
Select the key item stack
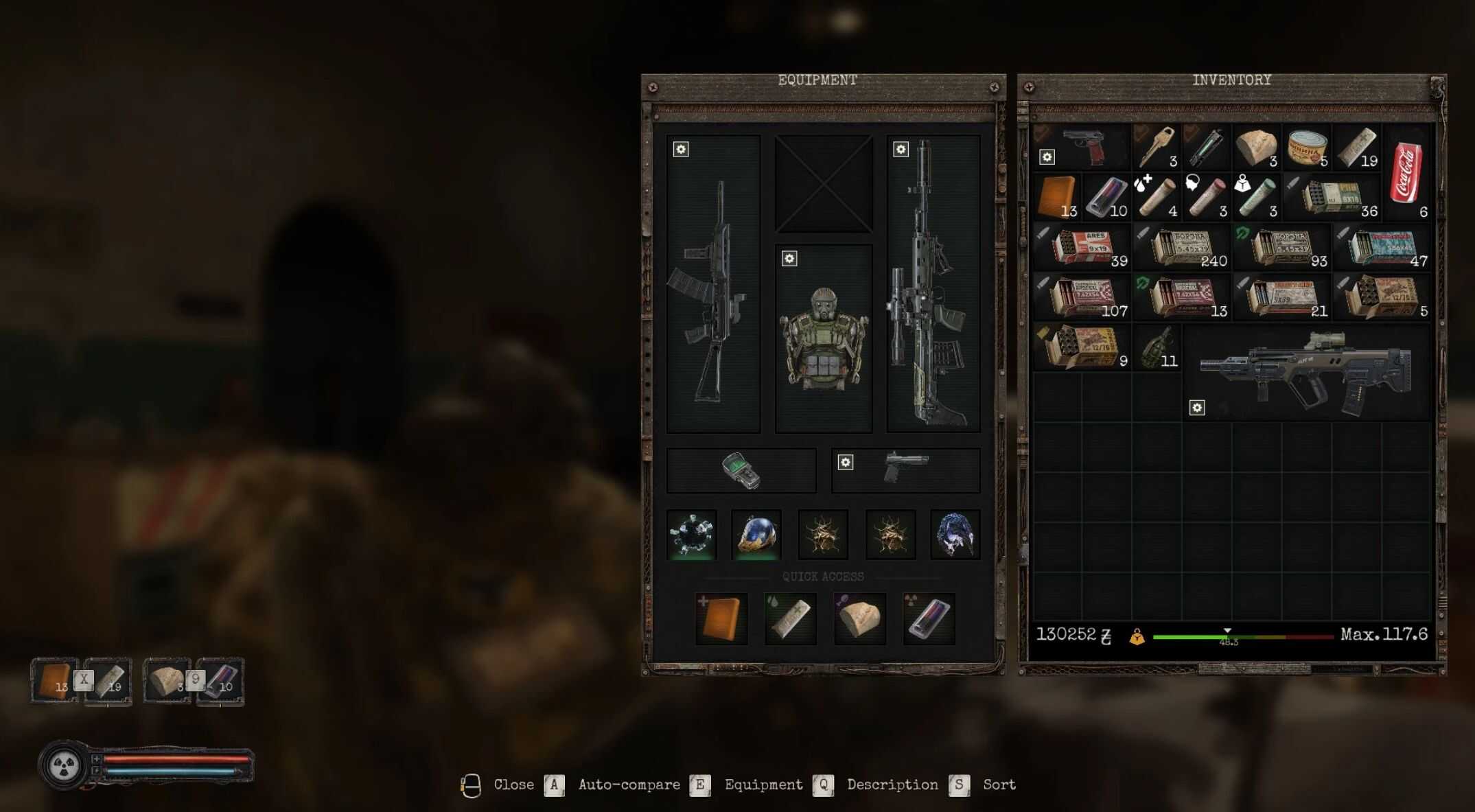point(1157,147)
